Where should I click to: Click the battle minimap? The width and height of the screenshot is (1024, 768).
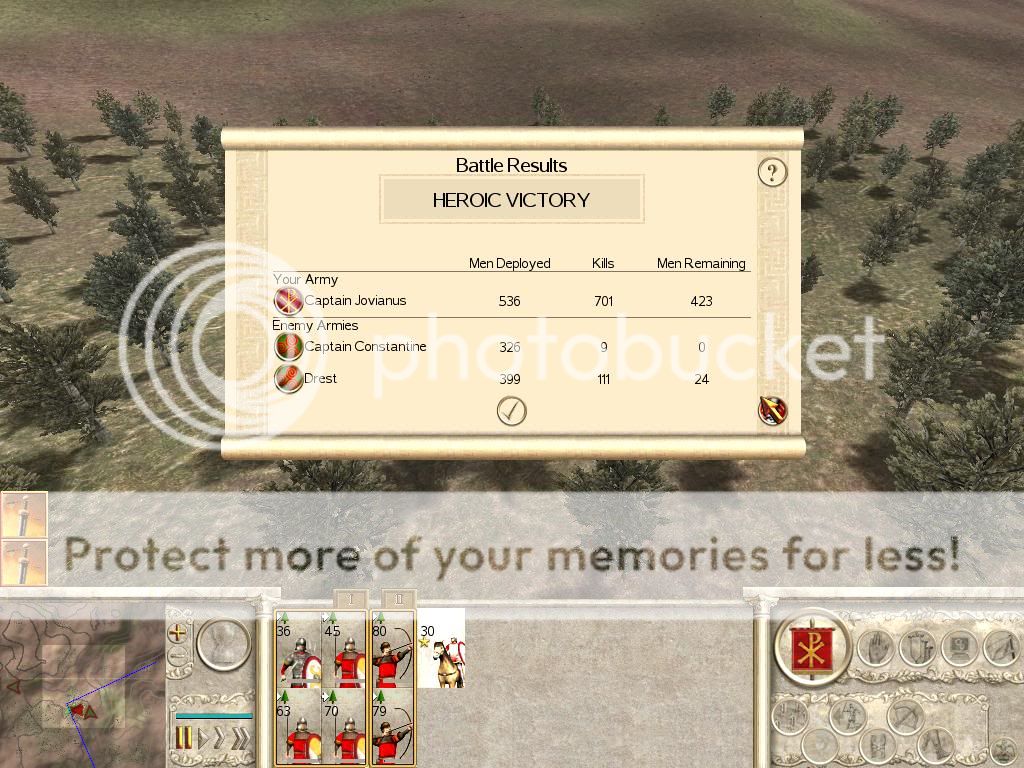click(80, 680)
